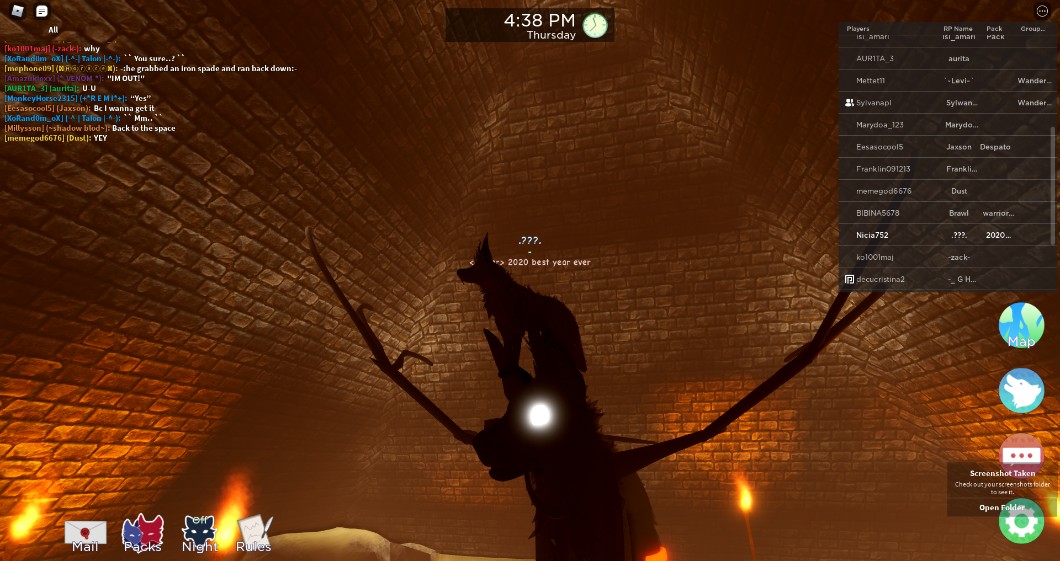The image size is (1060, 561).
Task: Click the red speech bubble button
Action: click(1021, 453)
